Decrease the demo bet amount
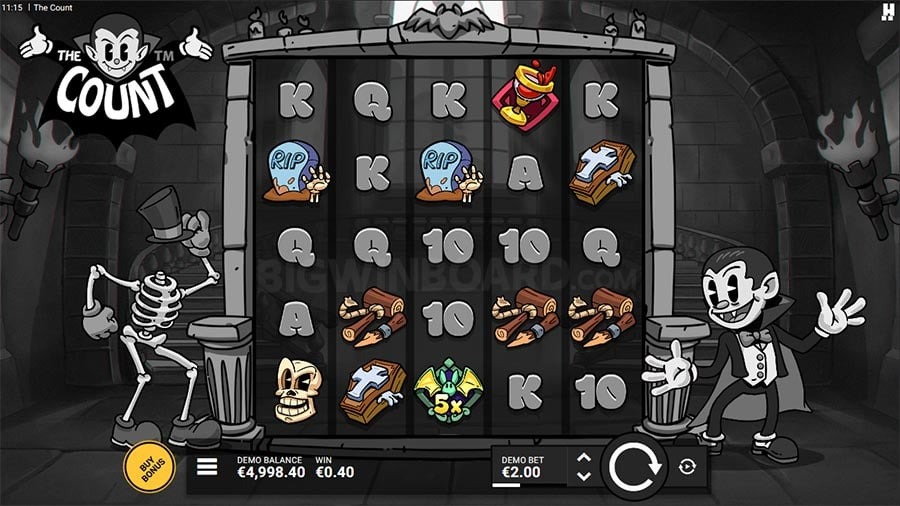Screen dimensions: 900x506 point(585,475)
